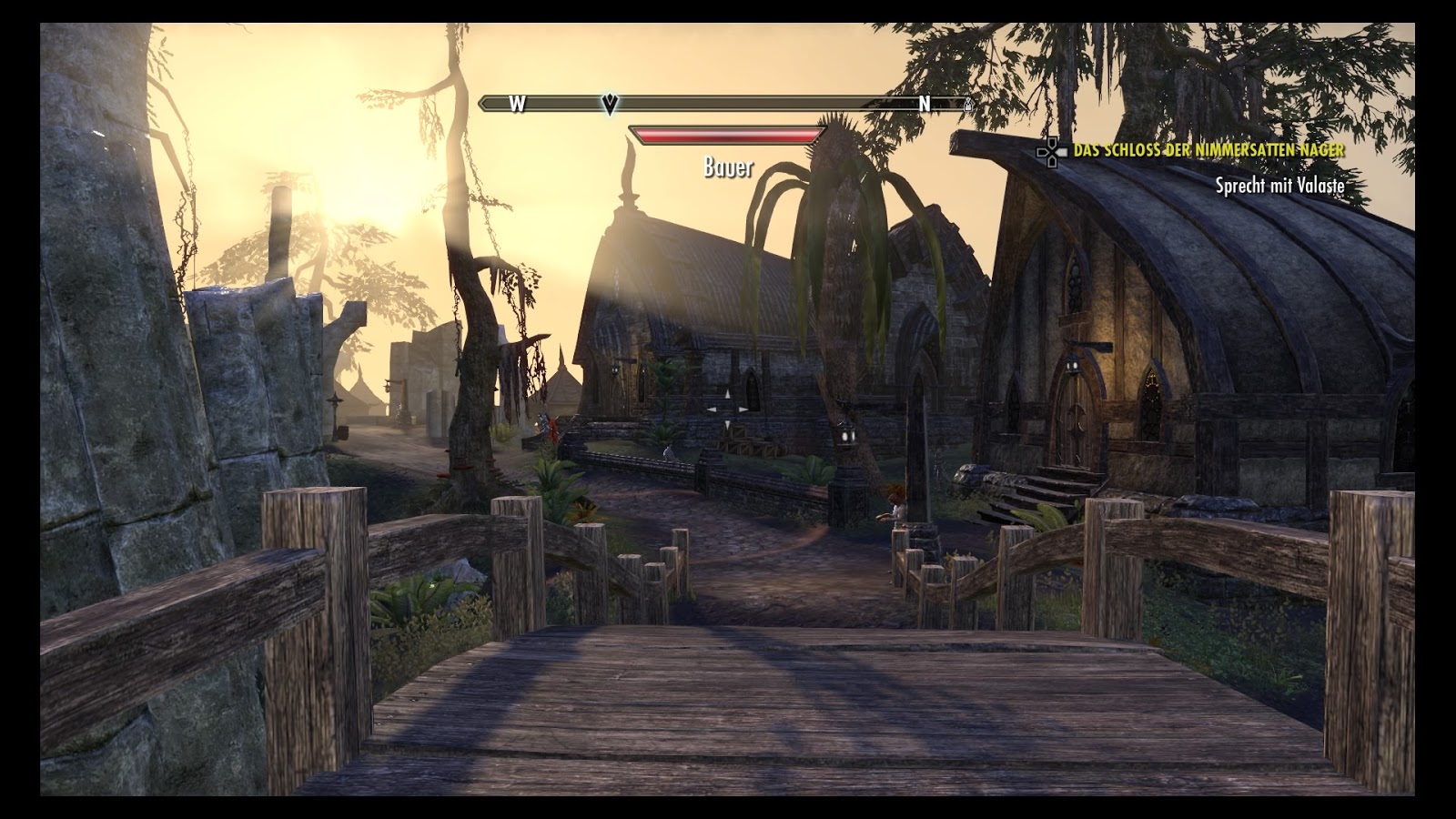Click the crosshair reticle arrows at screen center

click(x=728, y=409)
